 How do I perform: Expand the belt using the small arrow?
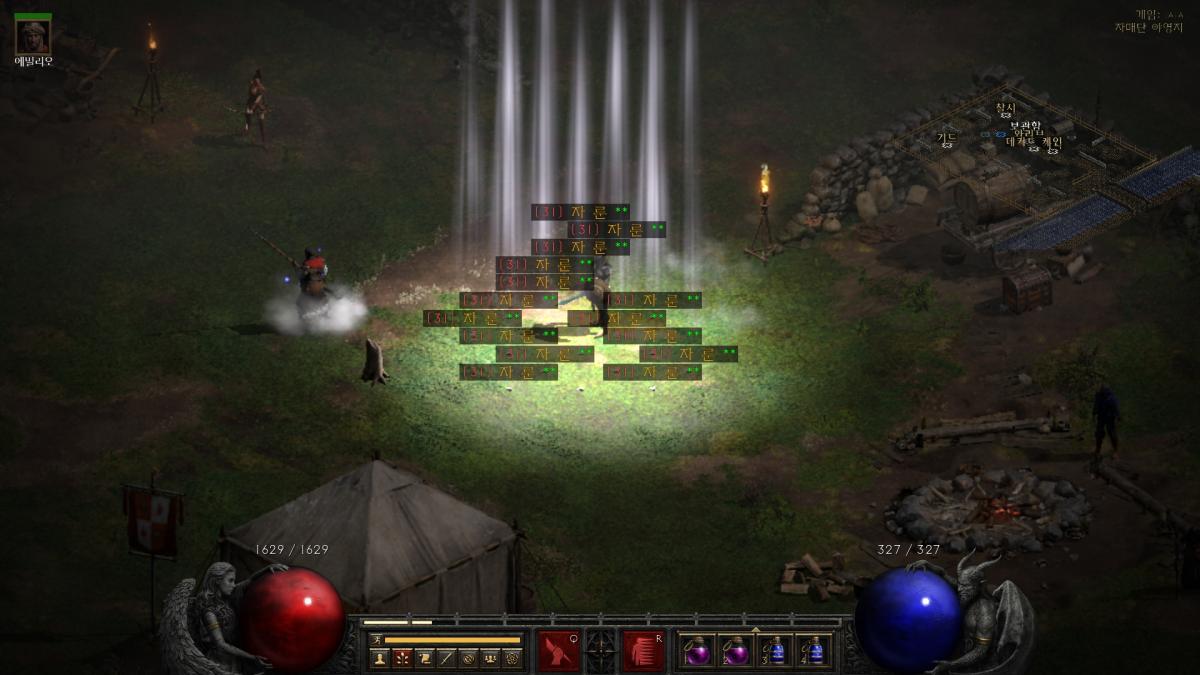[x=755, y=630]
